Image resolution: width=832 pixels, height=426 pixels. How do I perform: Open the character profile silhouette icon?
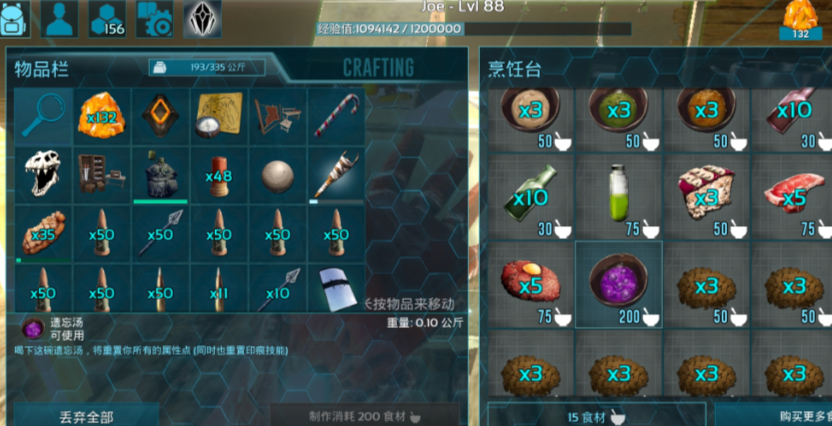pyautogui.click(x=62, y=17)
